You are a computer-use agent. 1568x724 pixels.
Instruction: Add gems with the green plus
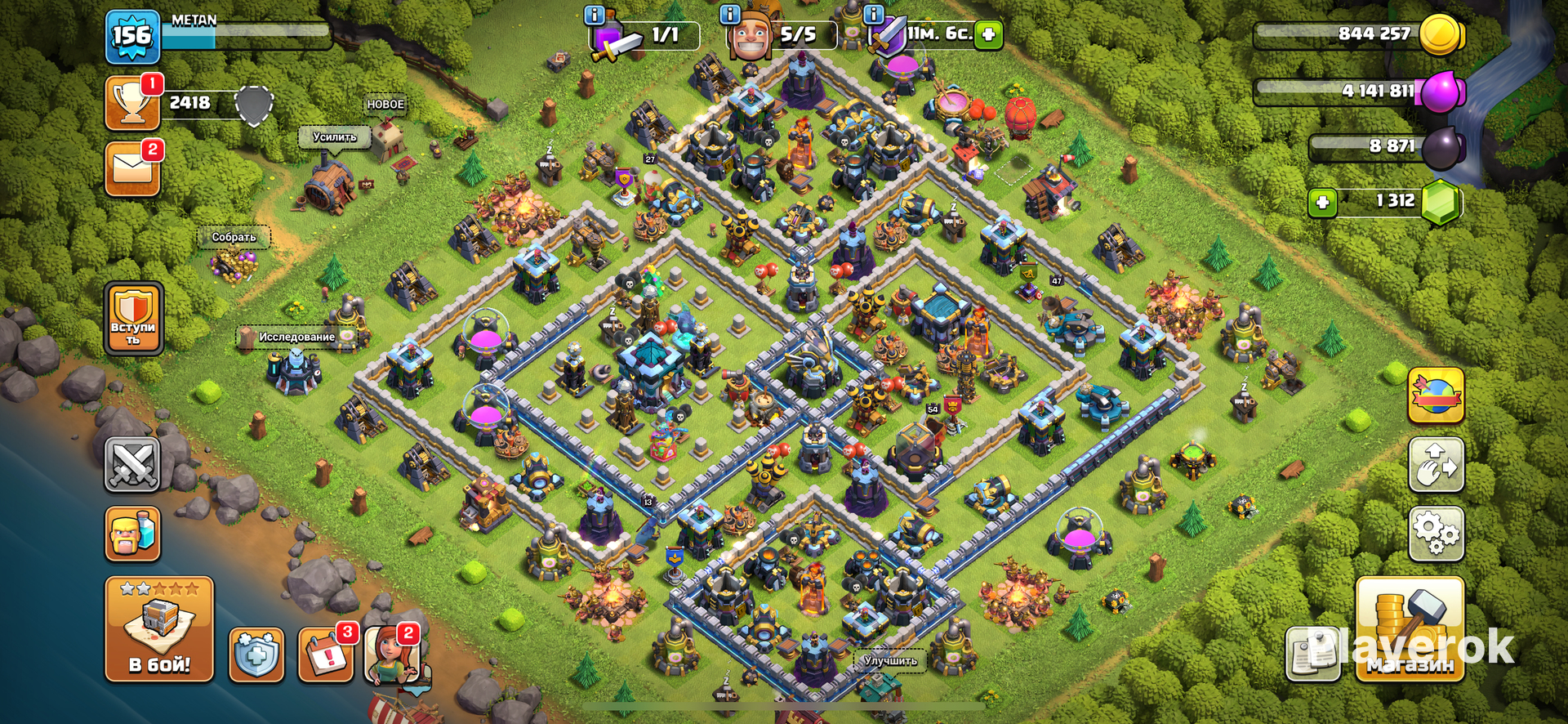[1322, 203]
